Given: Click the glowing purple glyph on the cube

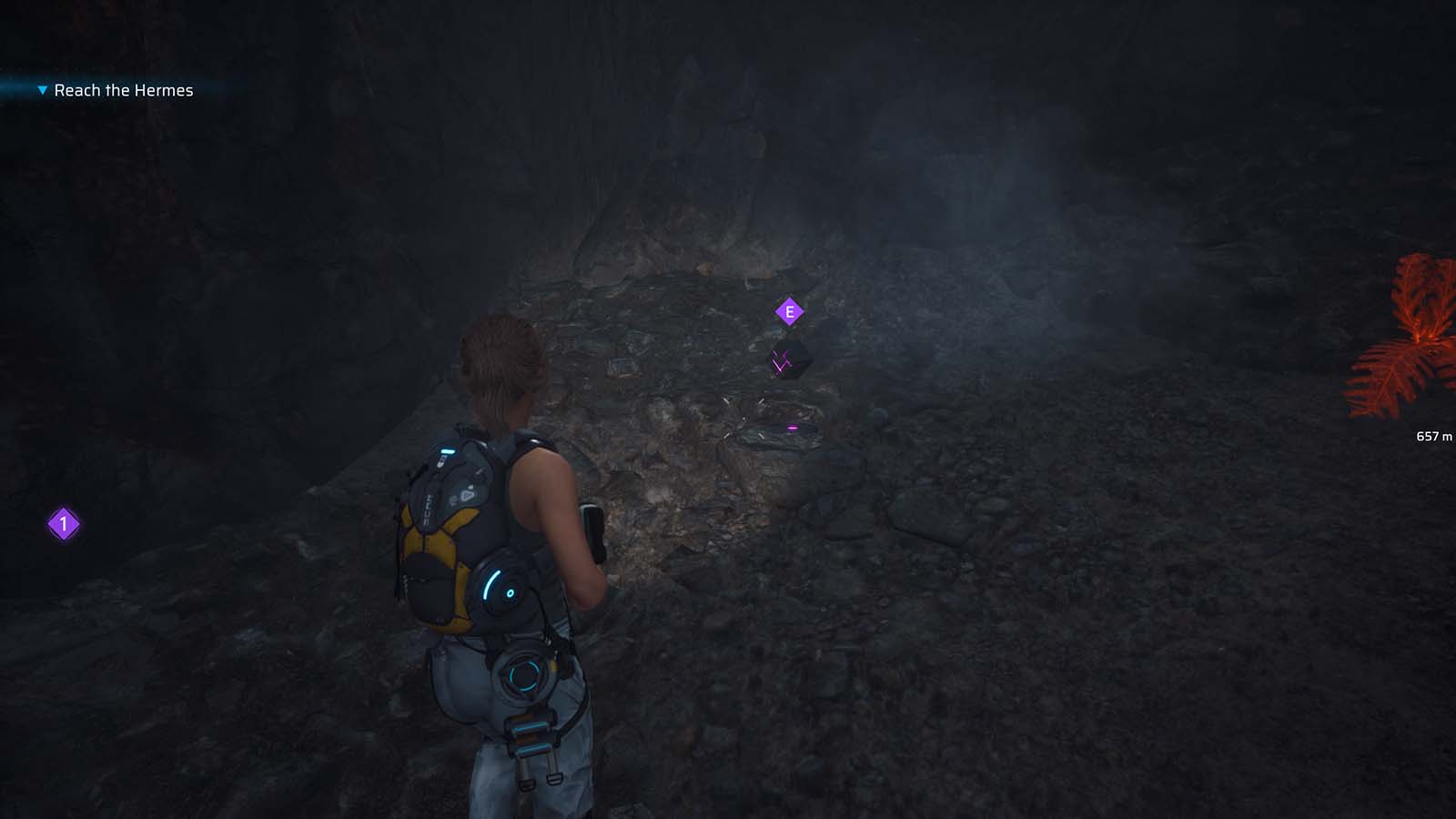Looking at the screenshot, I should click(x=781, y=359).
